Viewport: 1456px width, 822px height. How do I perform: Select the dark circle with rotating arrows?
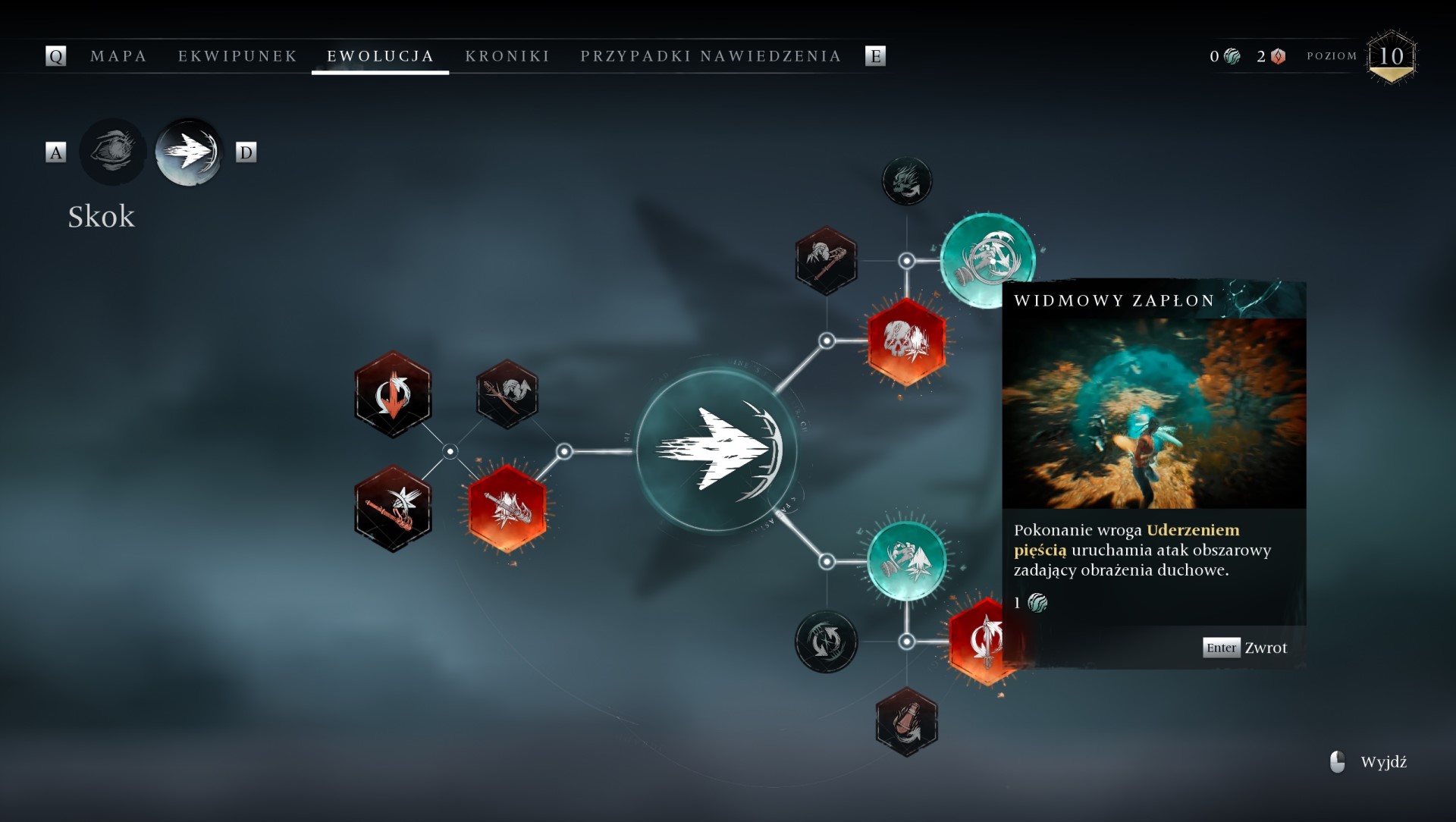826,642
